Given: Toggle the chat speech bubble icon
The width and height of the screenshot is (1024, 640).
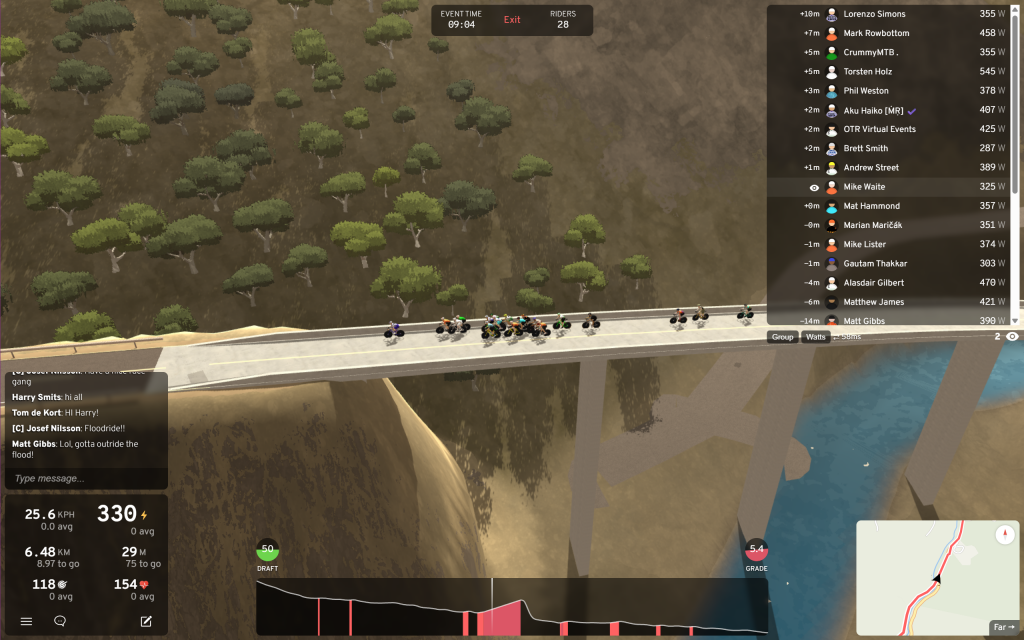Looking at the screenshot, I should [60, 621].
